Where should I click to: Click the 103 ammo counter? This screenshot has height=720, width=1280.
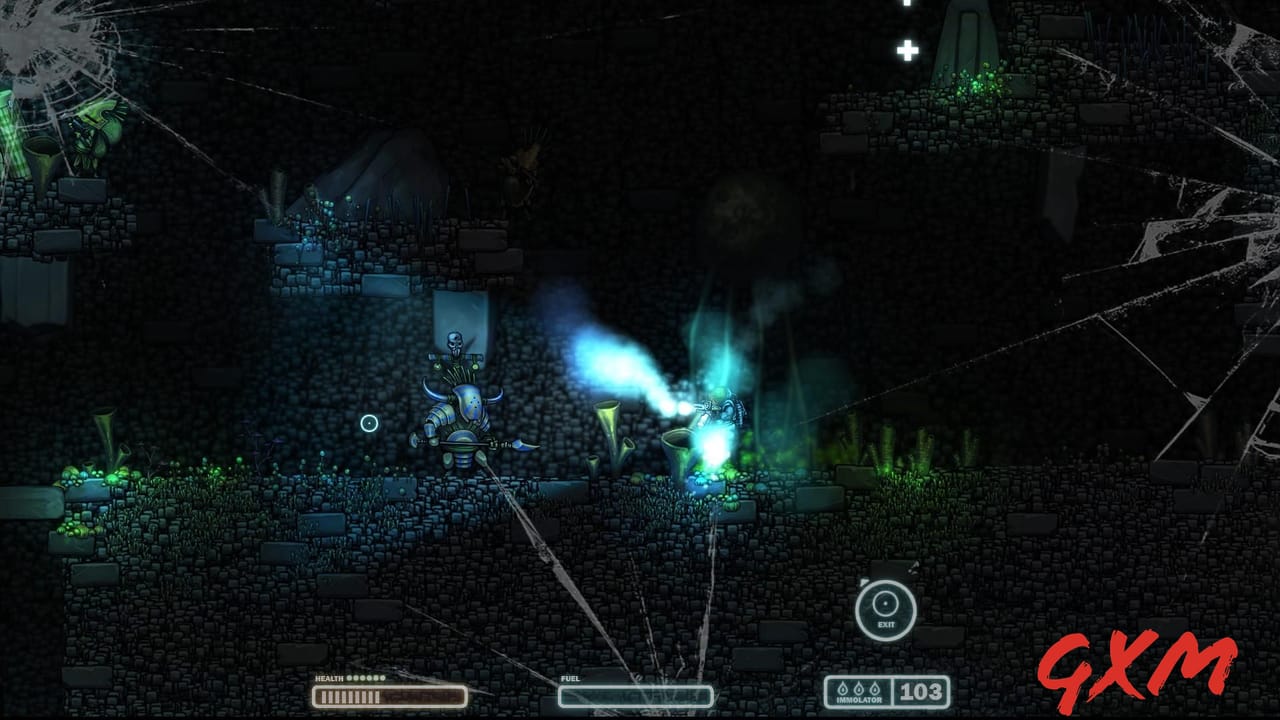click(919, 690)
